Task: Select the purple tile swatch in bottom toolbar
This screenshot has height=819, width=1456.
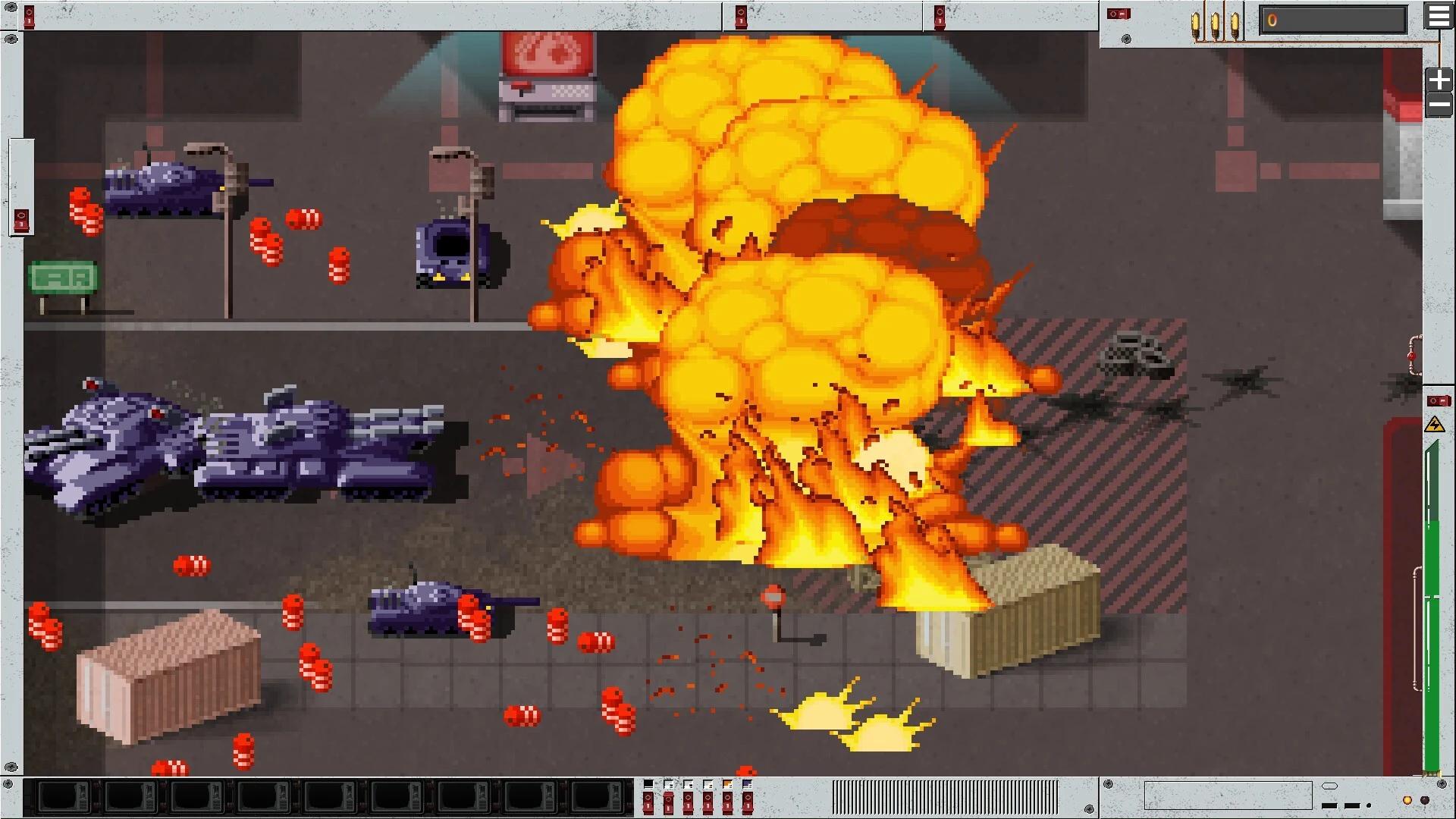Action: [748, 784]
